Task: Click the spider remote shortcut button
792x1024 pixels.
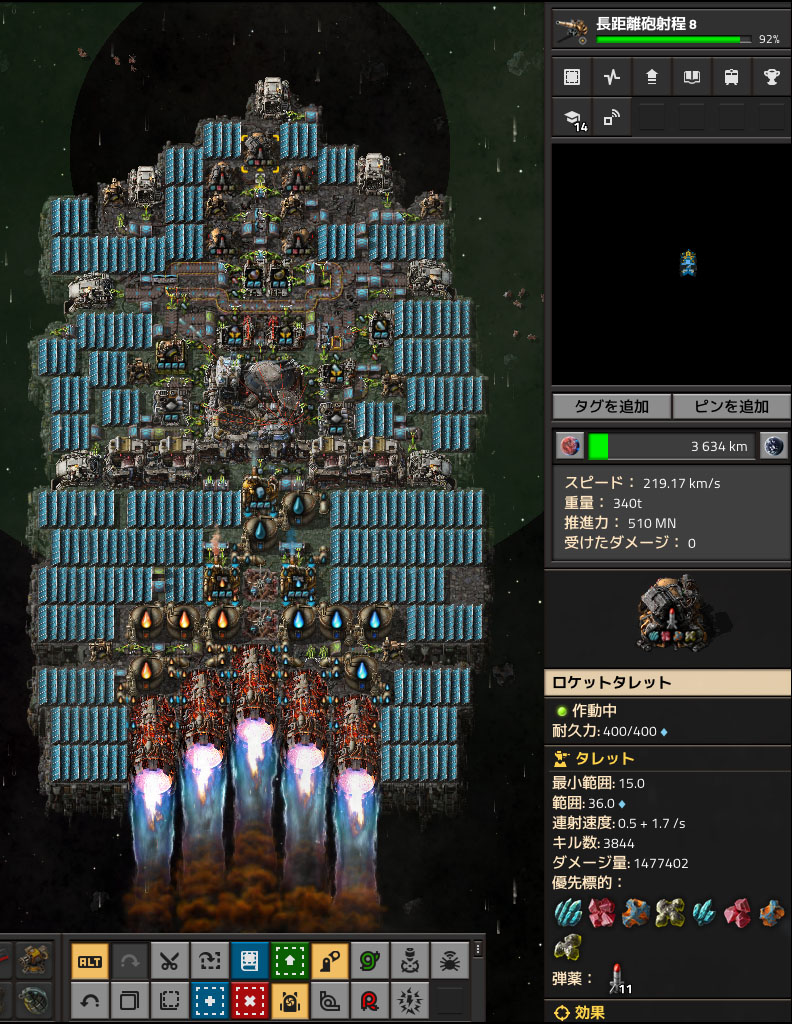Action: (x=450, y=961)
